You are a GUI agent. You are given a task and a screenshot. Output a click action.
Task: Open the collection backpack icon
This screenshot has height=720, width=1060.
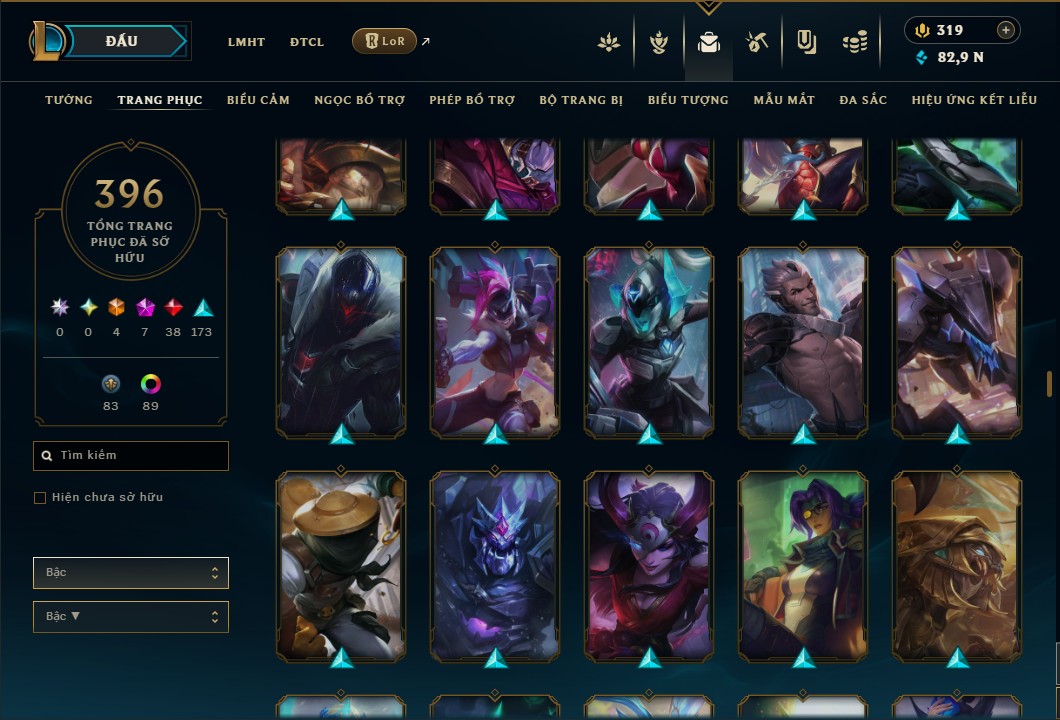tap(709, 42)
